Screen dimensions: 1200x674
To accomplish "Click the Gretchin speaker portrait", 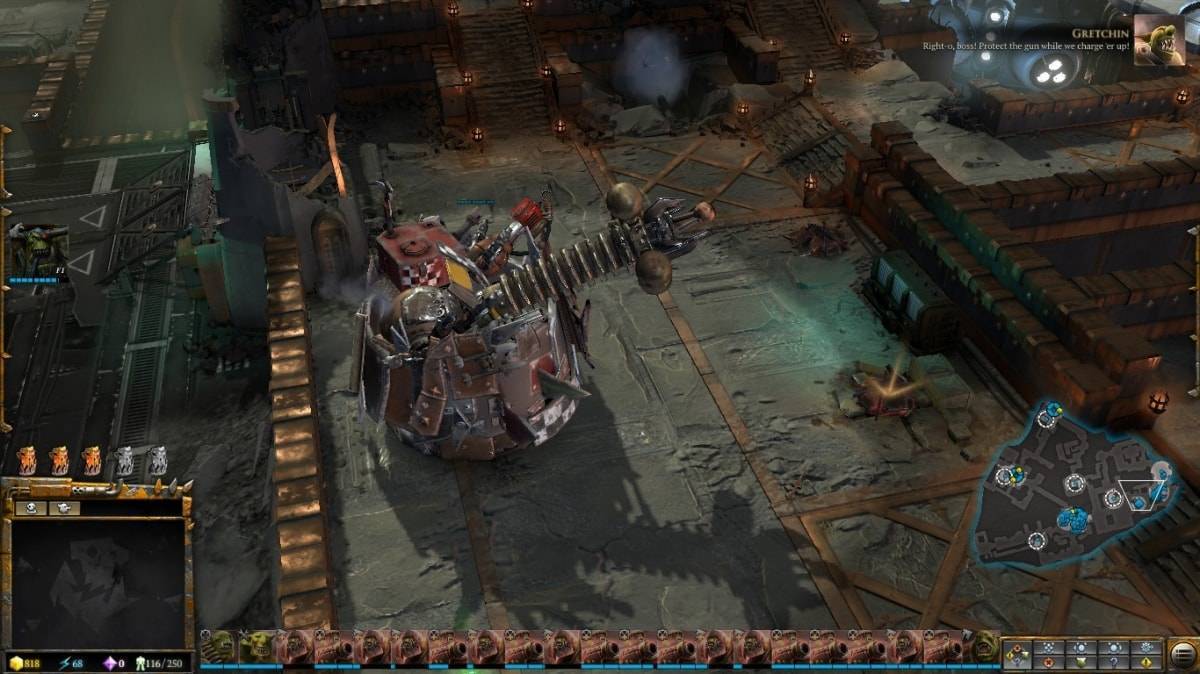I will pos(1159,40).
